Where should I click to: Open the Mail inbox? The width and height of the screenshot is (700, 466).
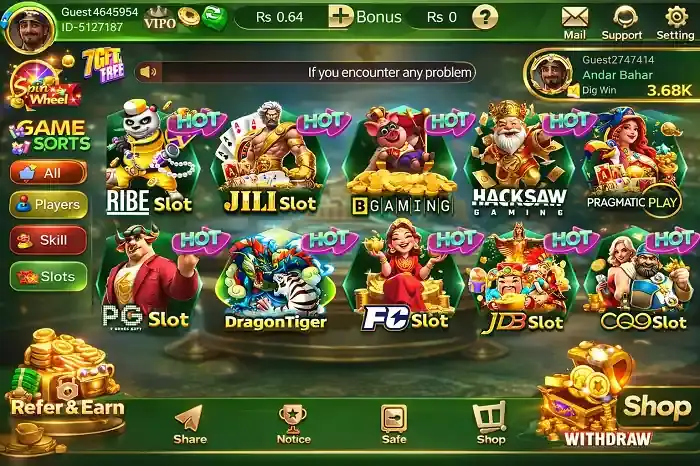[574, 21]
